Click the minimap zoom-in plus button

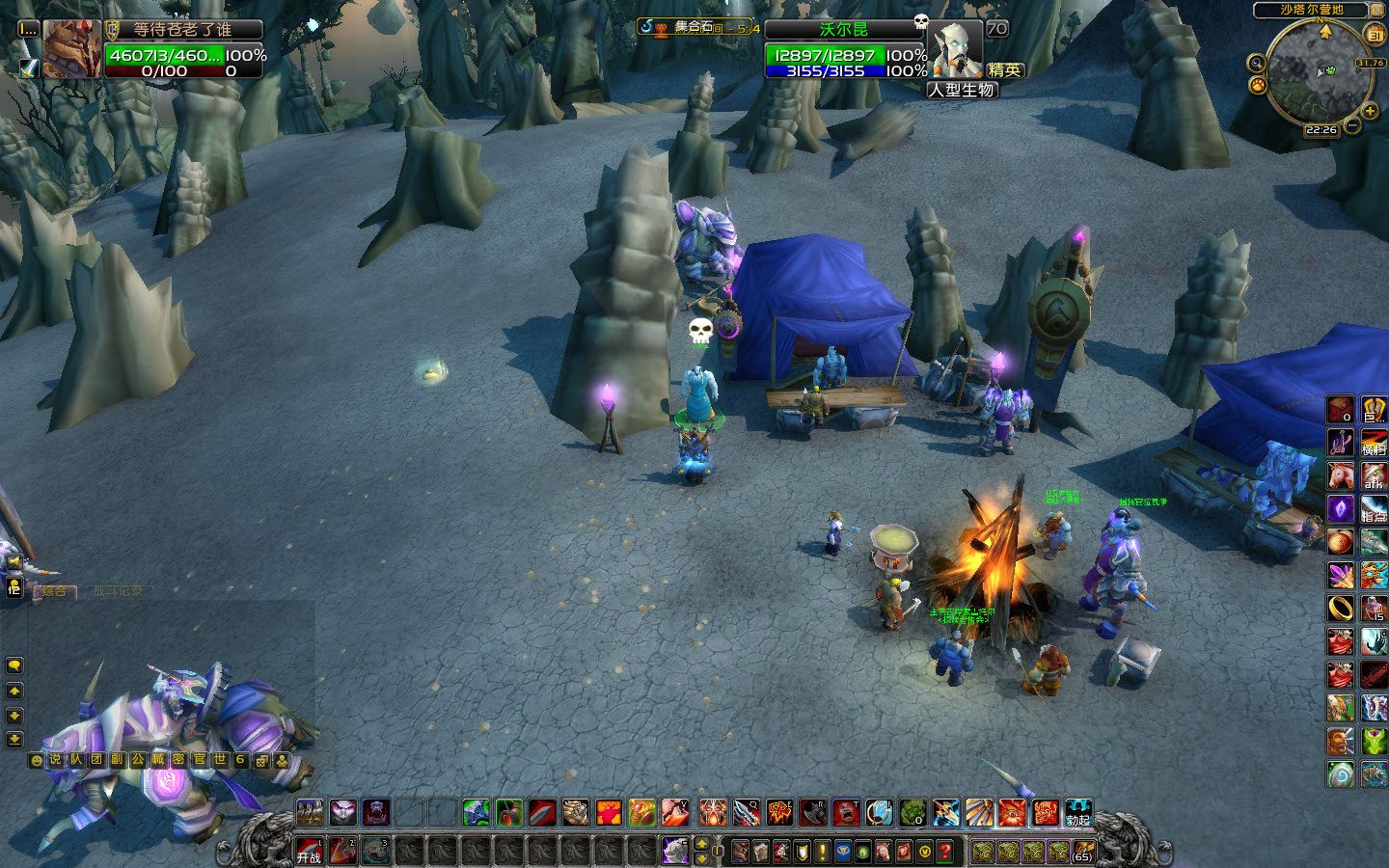tap(1370, 111)
